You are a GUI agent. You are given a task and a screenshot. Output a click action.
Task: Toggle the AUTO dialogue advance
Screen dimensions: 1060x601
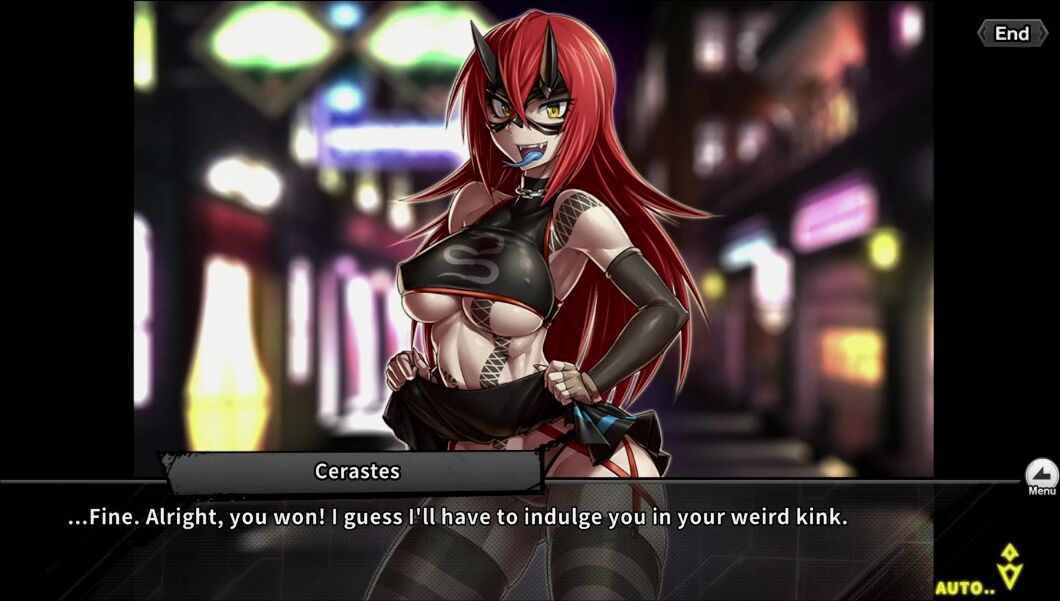(966, 587)
